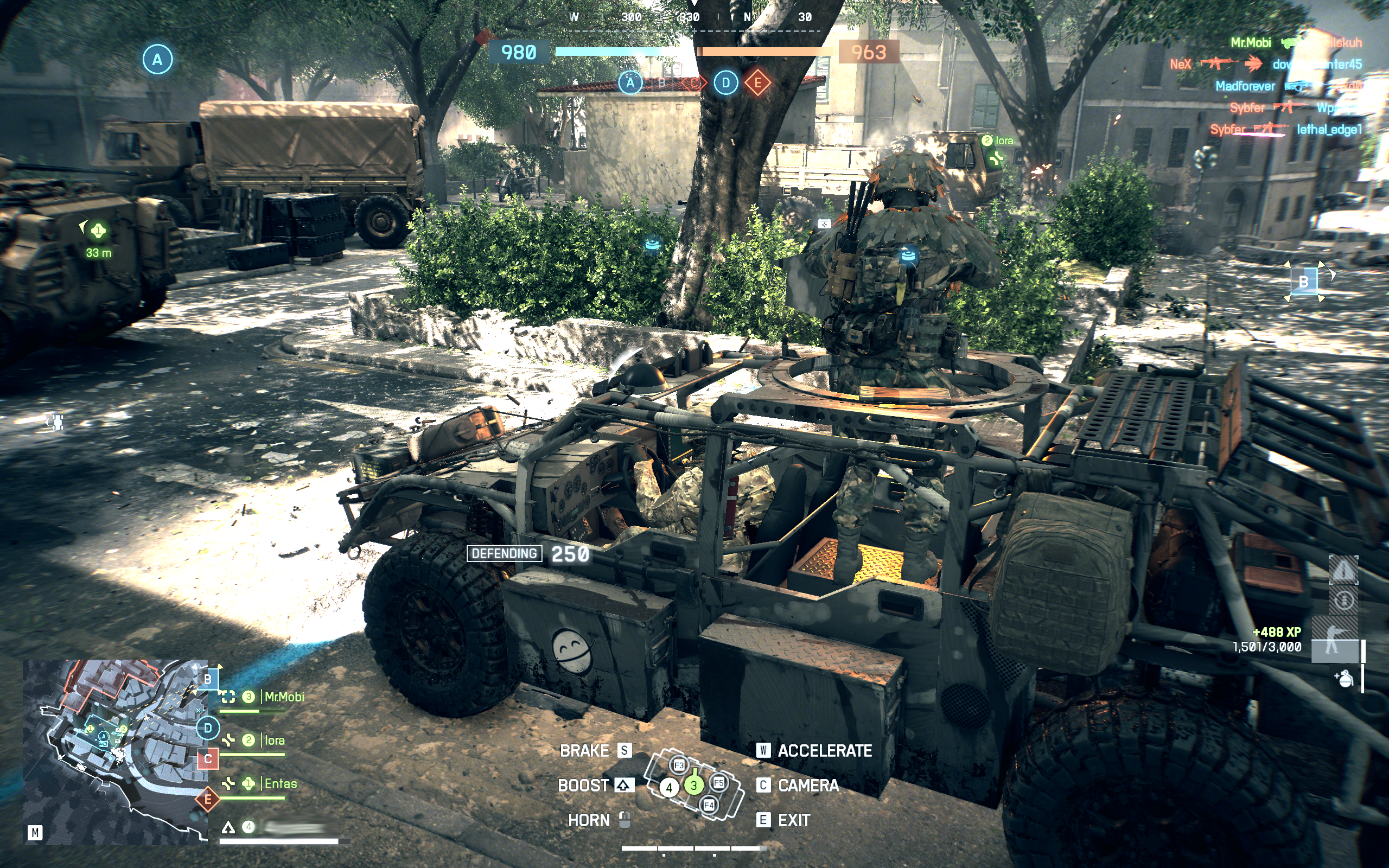Click the large A objective waypoint marker
Image resolution: width=1389 pixels, height=868 pixels.
pyautogui.click(x=157, y=59)
